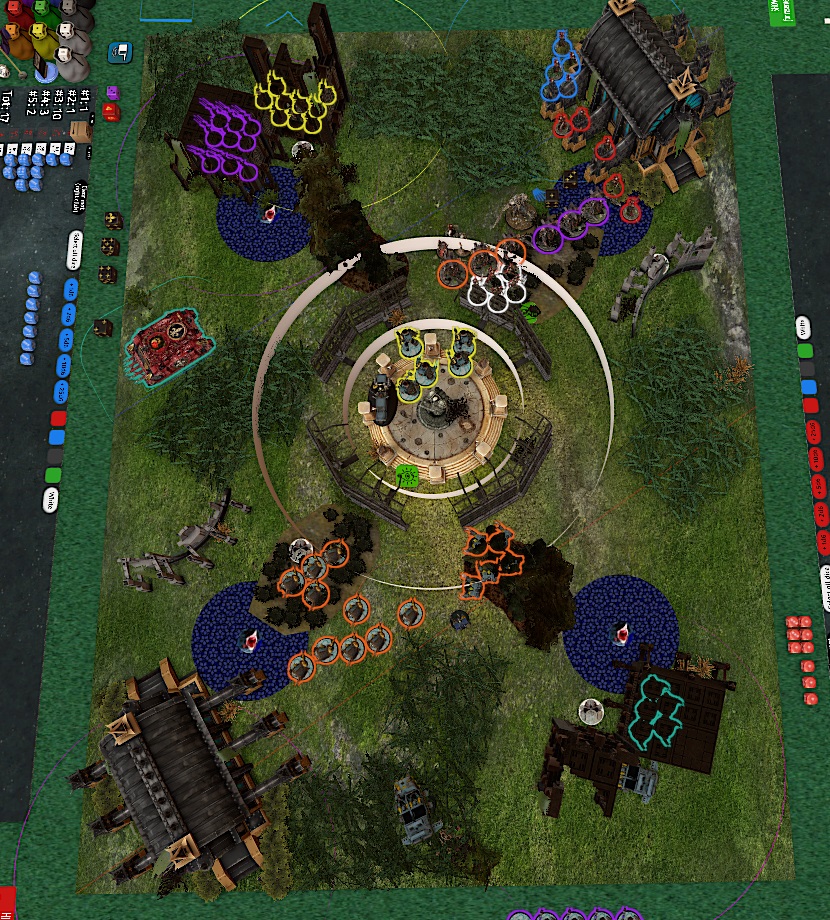Pick the blue swatch on blue dice panel
Image resolution: width=830 pixels, height=920 pixels.
[57, 437]
